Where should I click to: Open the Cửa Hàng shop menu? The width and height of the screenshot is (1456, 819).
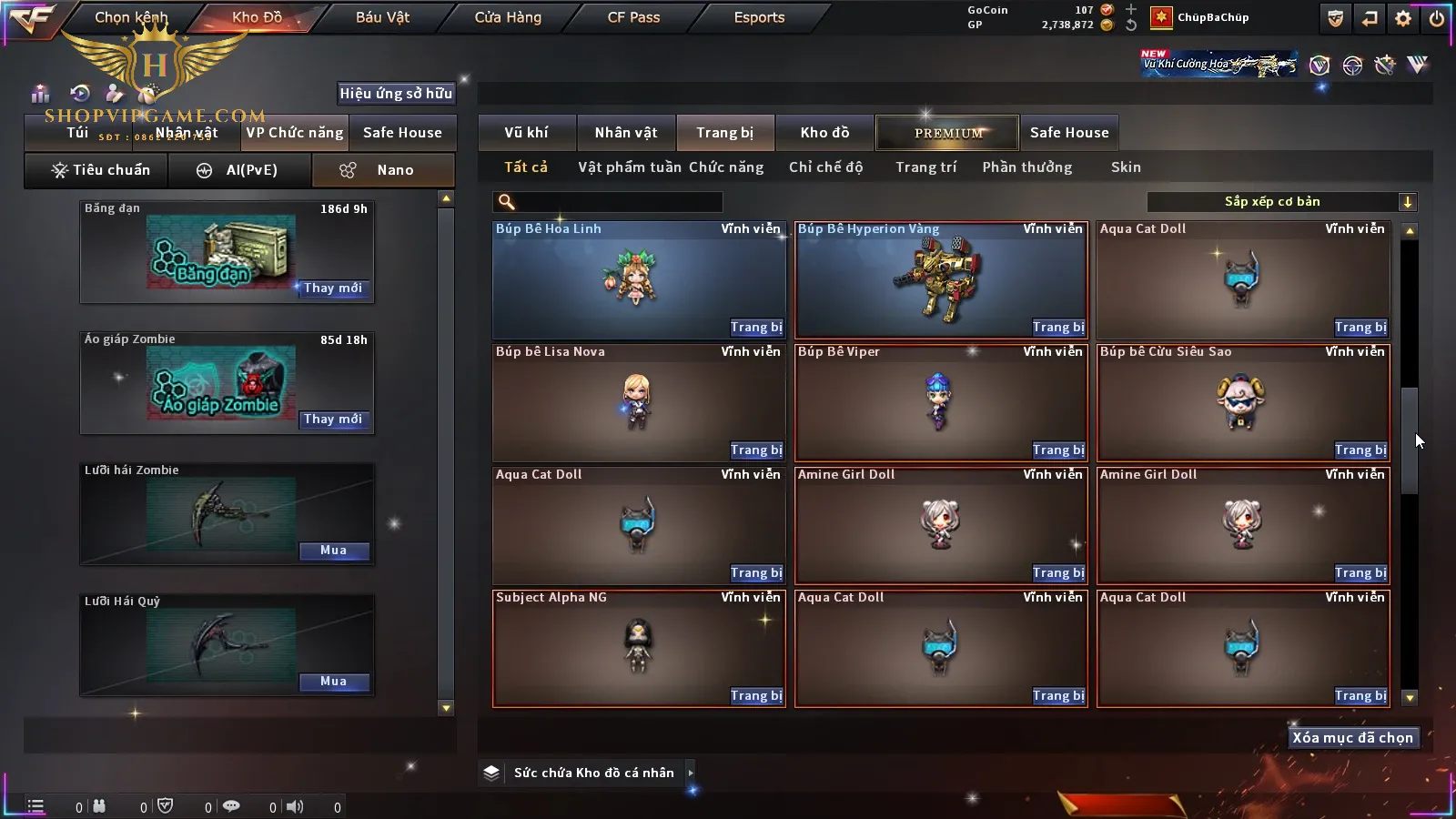tap(508, 17)
